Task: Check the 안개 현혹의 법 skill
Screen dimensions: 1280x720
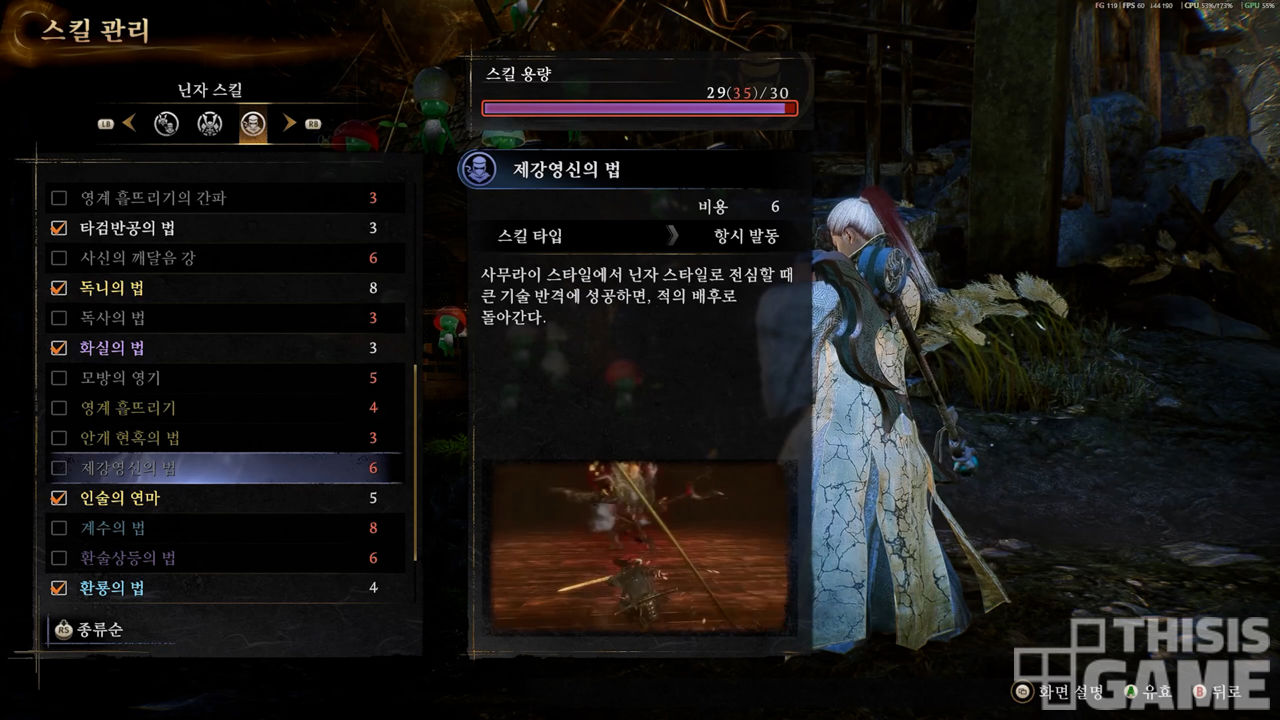Action: [59, 438]
